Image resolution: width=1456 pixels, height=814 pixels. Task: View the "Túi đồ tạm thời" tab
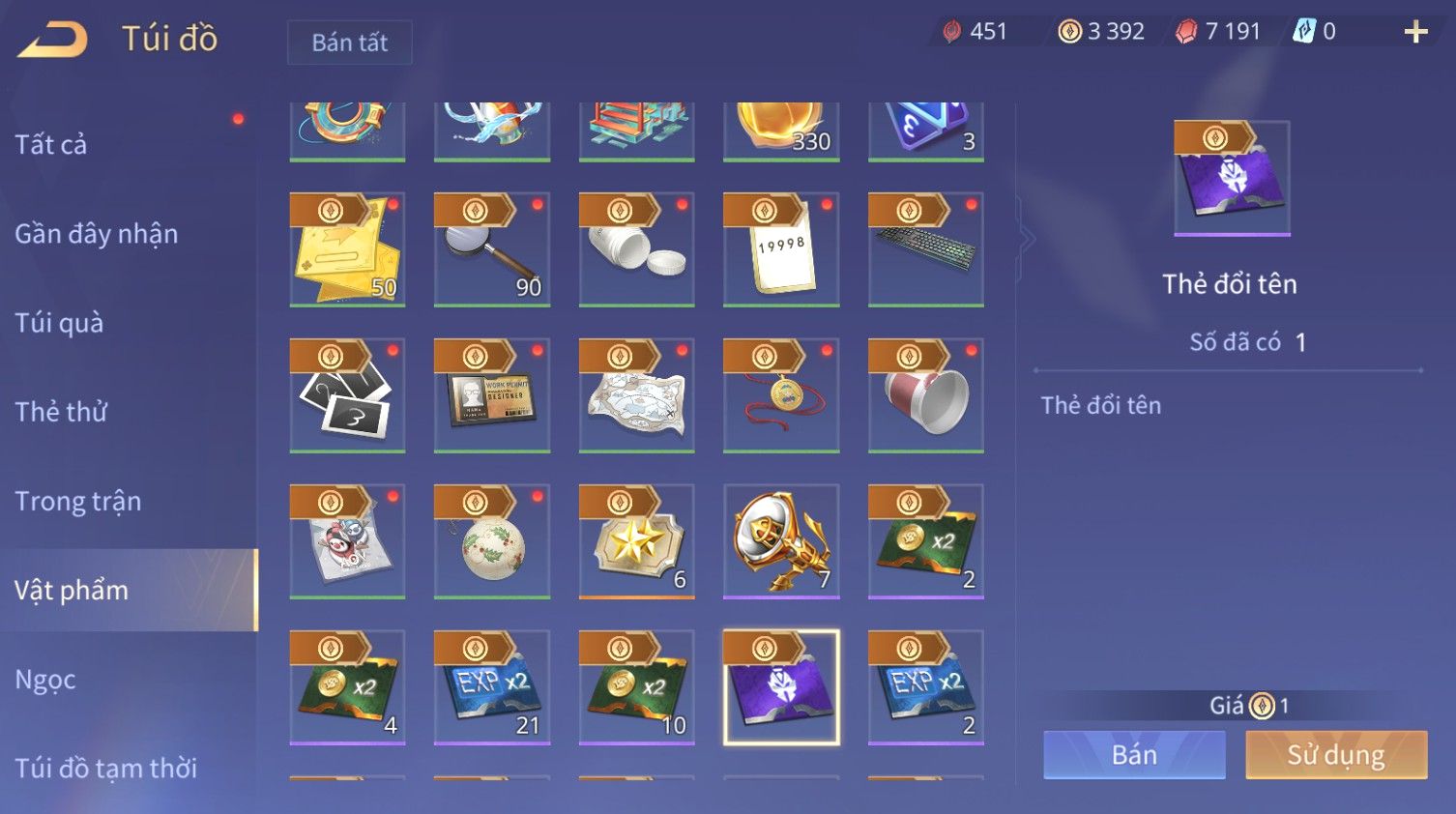[106, 768]
